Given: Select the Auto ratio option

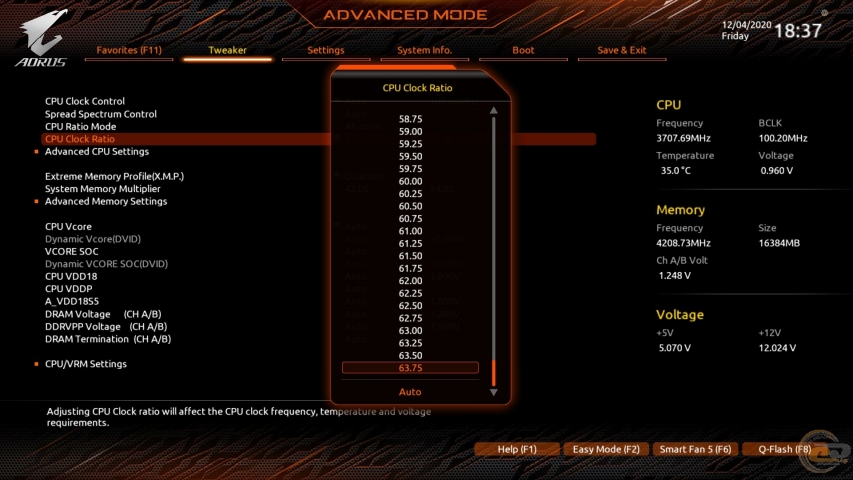Looking at the screenshot, I should click(x=410, y=392).
